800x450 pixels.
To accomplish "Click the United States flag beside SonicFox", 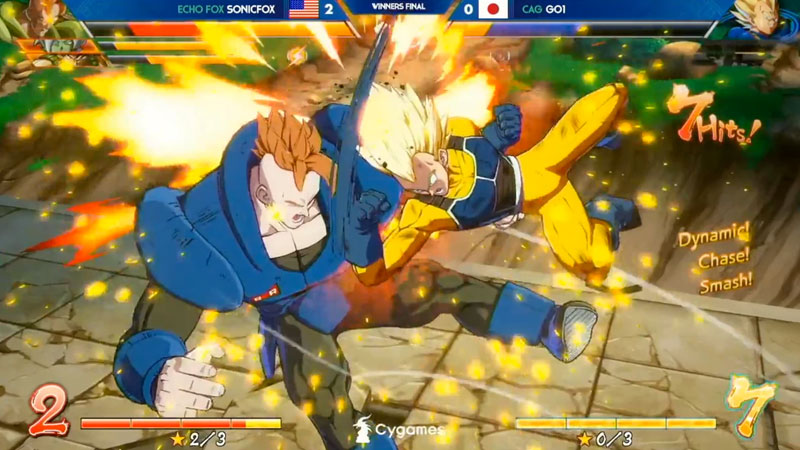I will pos(303,10).
